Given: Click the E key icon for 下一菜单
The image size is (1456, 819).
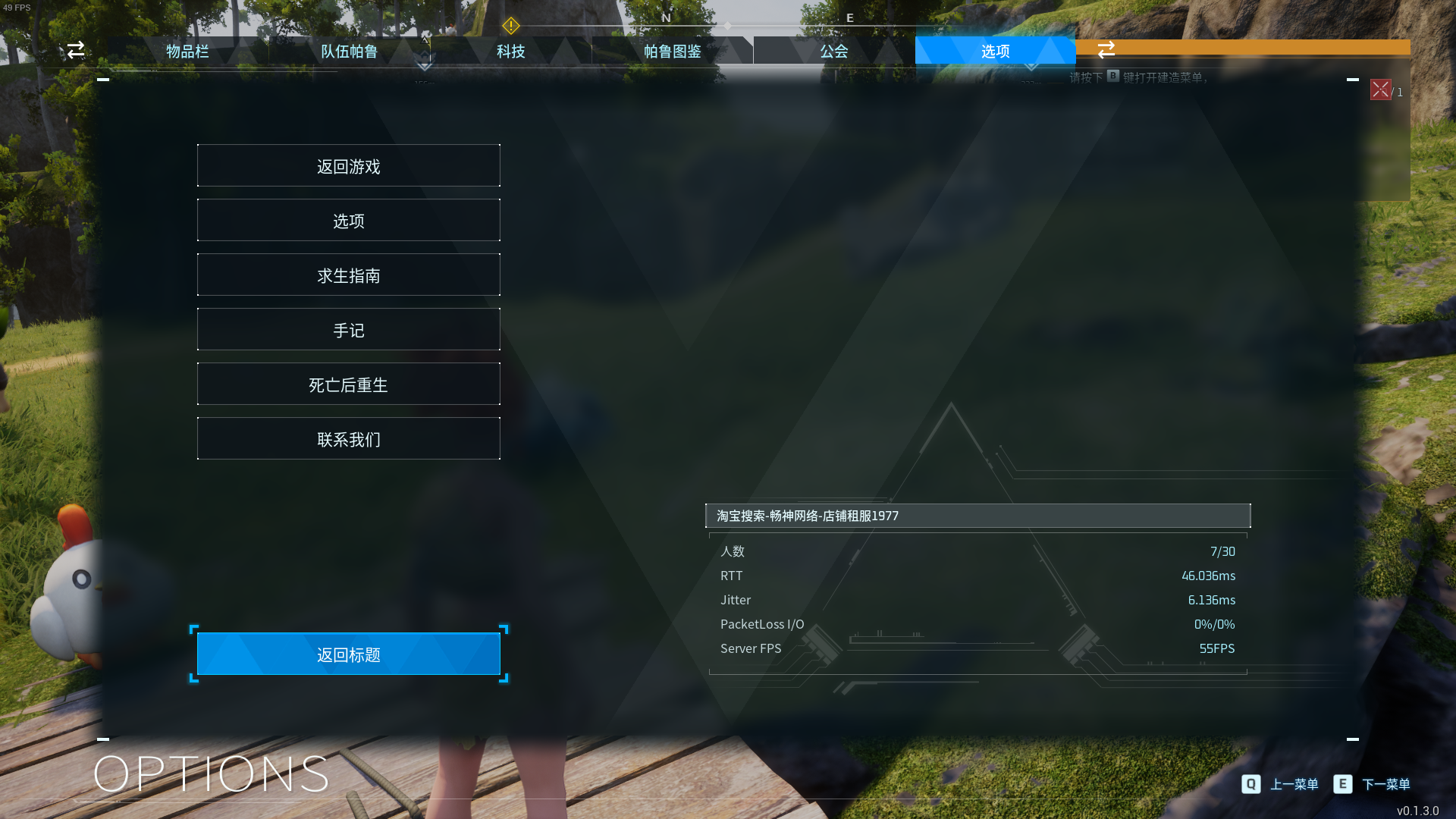Looking at the screenshot, I should pos(1344,784).
